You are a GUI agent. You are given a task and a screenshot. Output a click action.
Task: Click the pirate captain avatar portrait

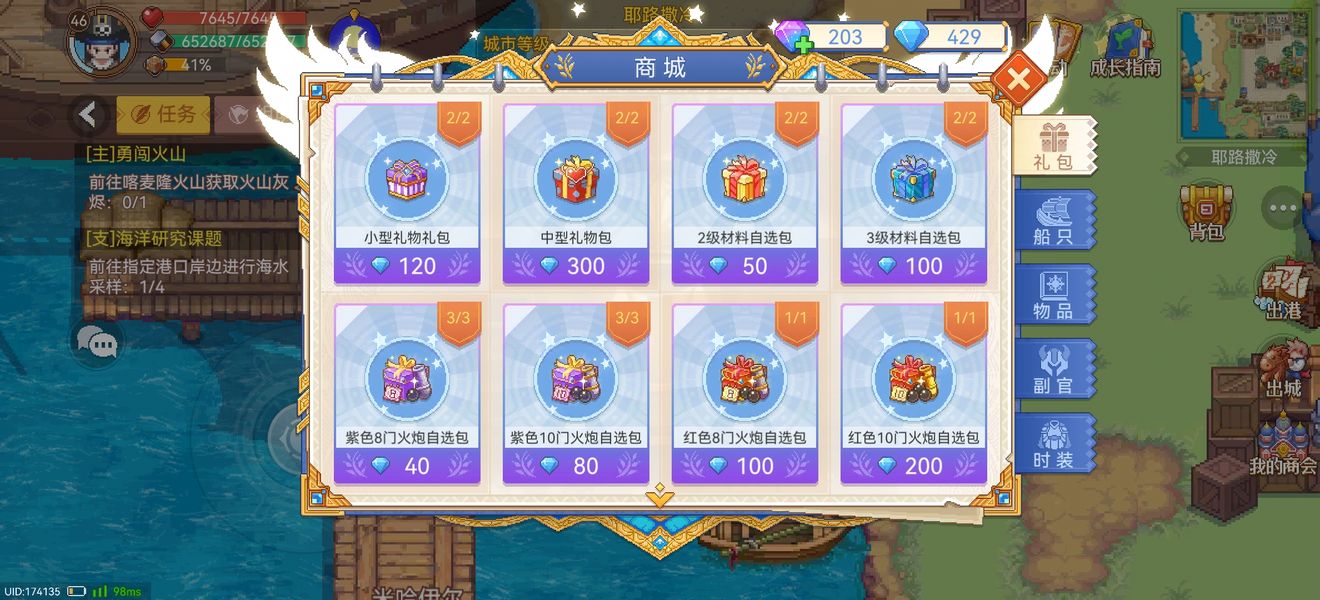pyautogui.click(x=100, y=42)
